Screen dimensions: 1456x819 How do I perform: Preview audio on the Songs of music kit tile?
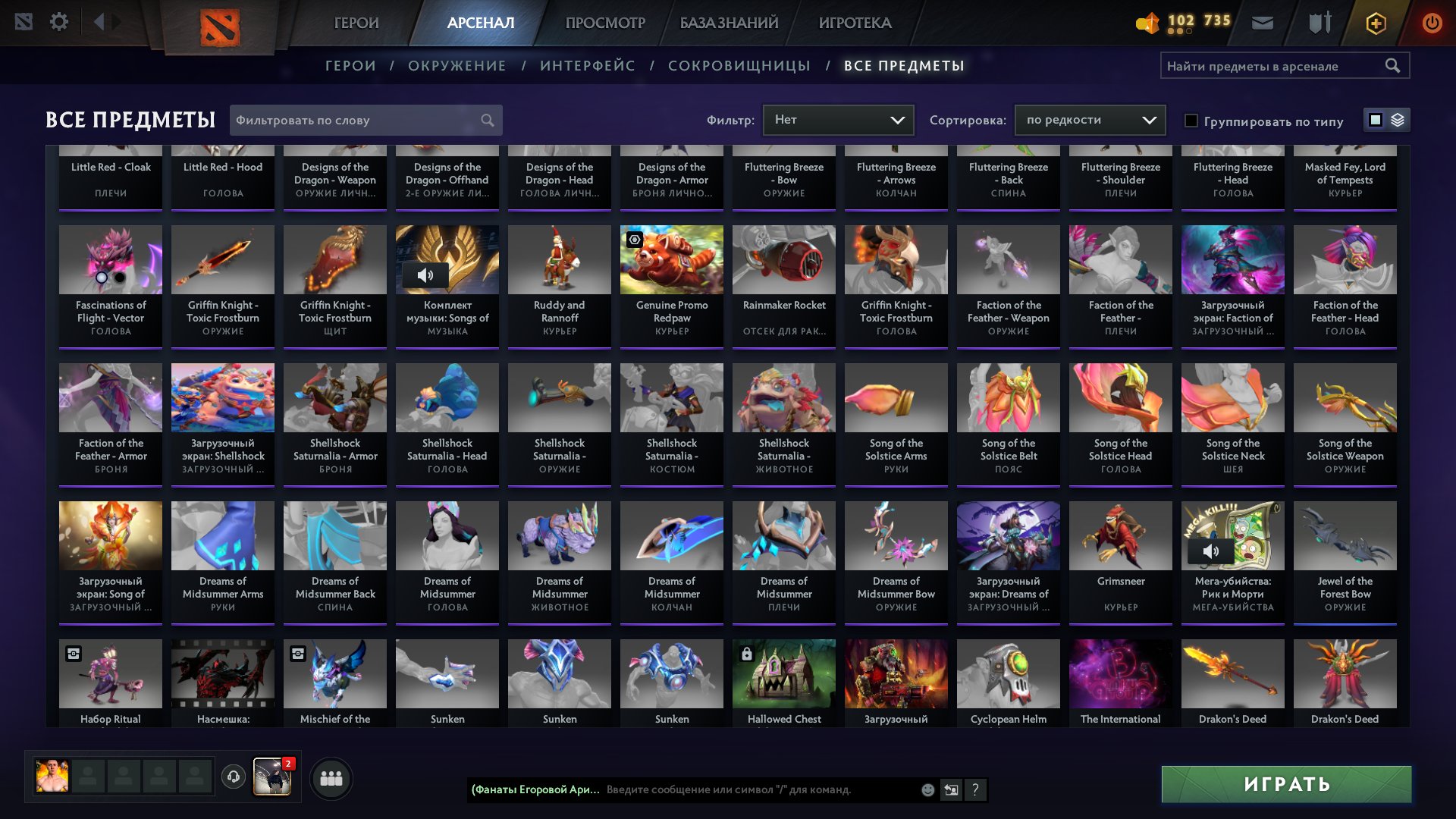(x=425, y=275)
